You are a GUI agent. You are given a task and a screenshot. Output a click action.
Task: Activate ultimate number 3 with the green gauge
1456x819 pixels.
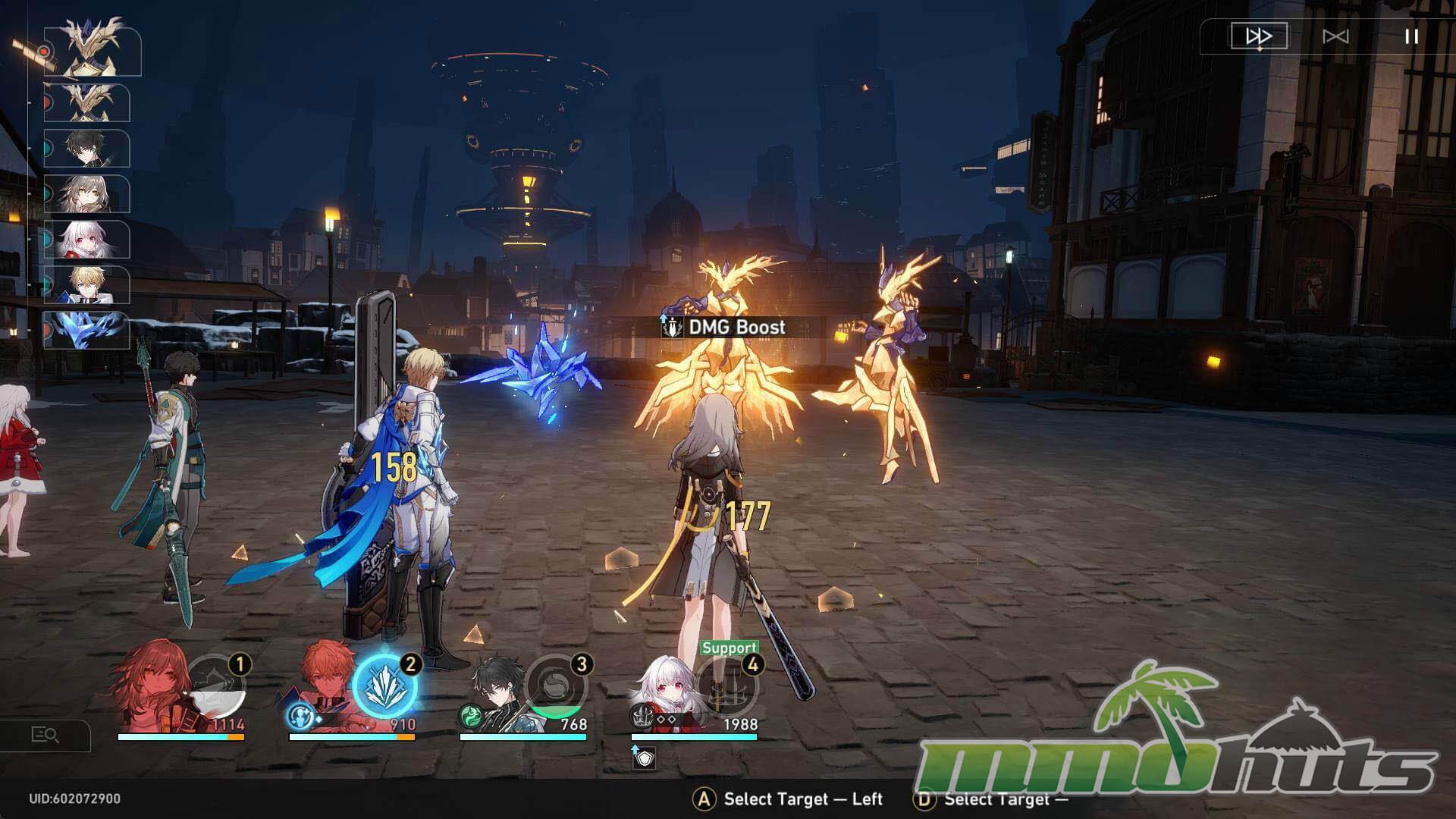coord(557,687)
